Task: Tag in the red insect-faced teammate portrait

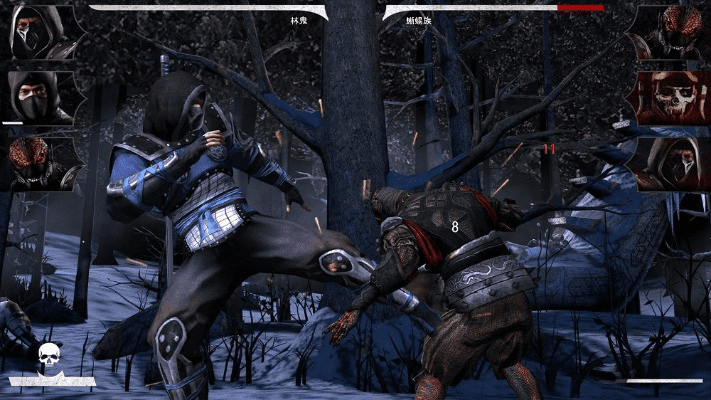Action: point(37,162)
